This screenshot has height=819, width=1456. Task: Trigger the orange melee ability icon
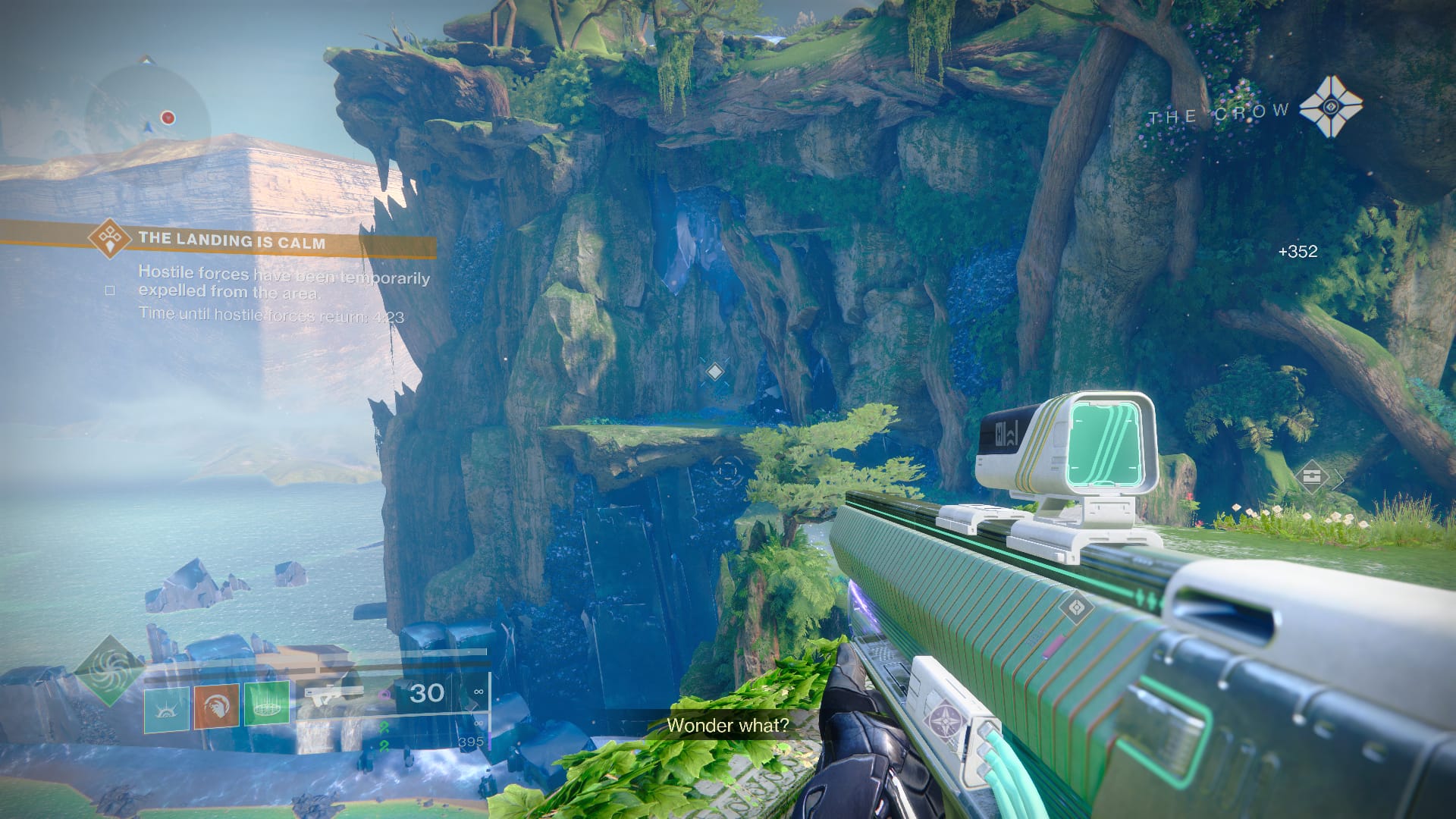(x=216, y=706)
